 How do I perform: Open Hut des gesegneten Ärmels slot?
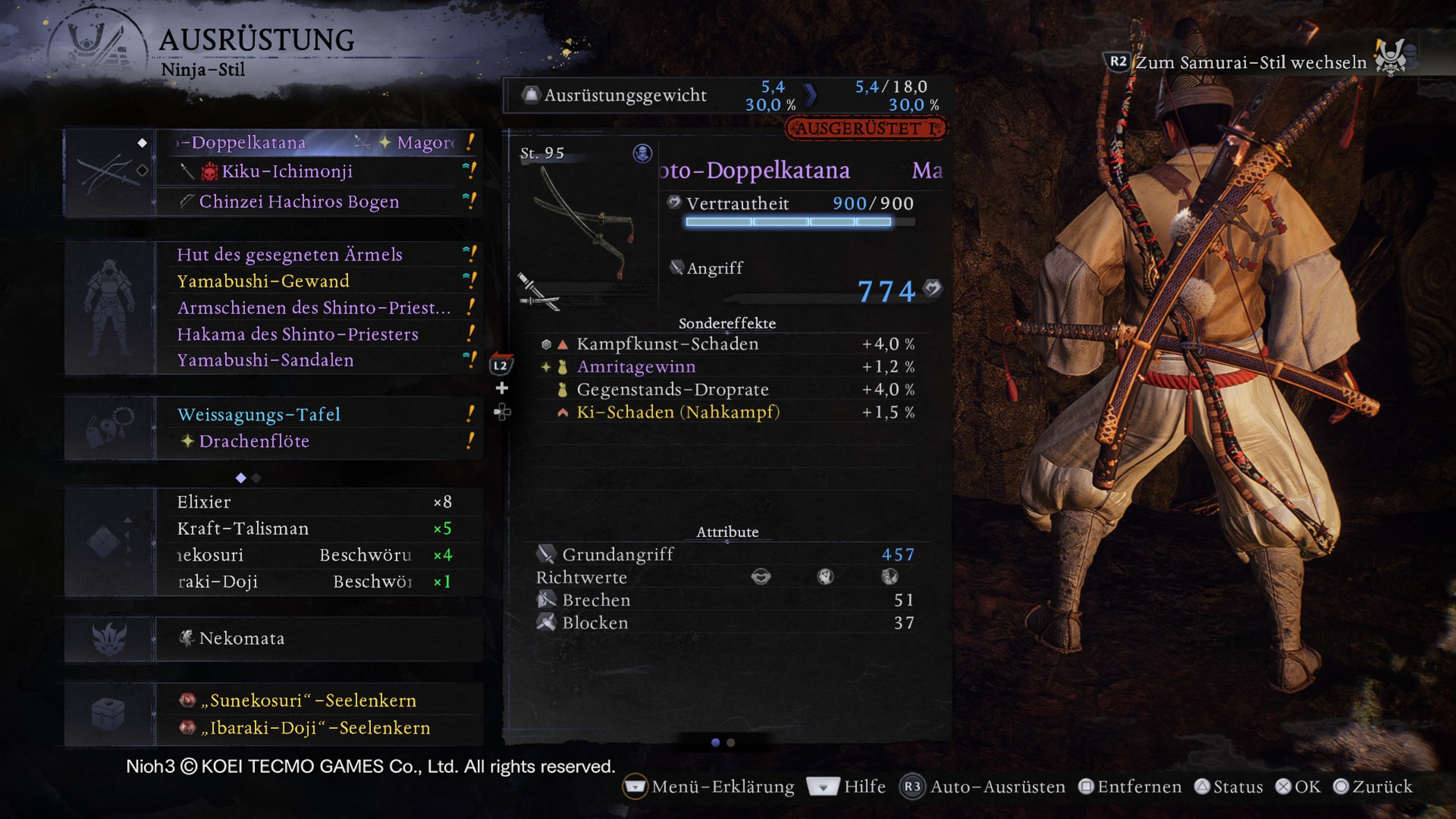[x=318, y=254]
